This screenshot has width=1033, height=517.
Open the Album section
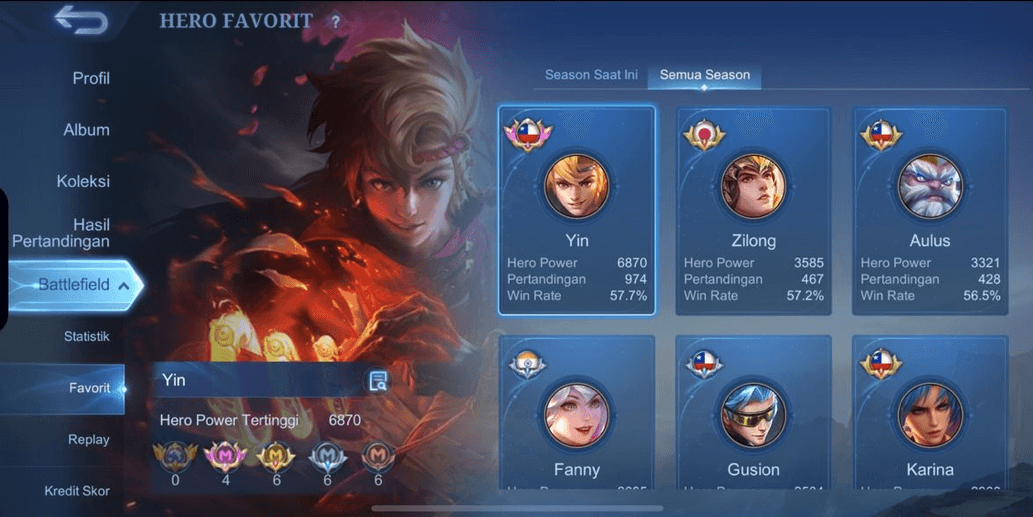coord(86,130)
